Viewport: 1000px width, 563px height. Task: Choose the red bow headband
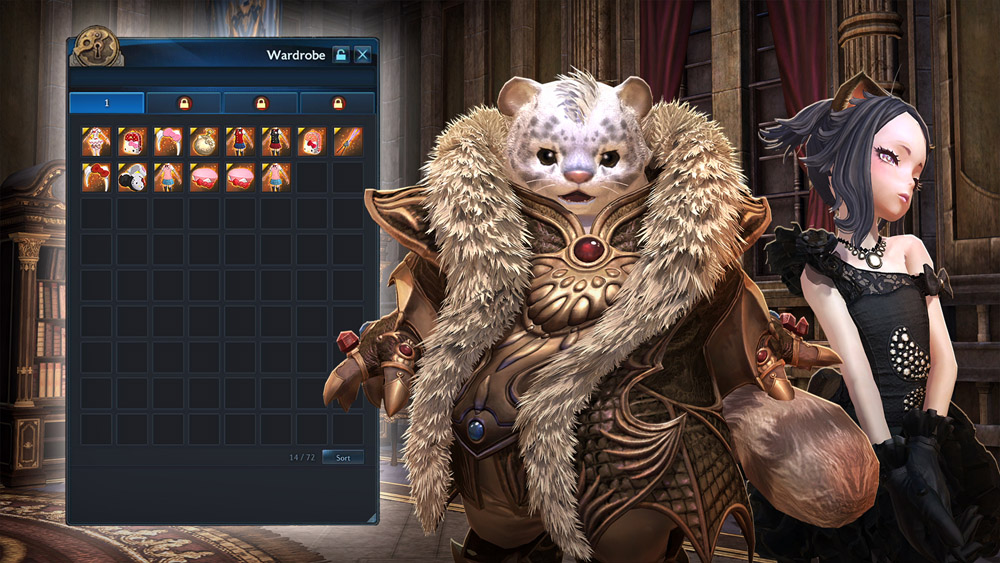(x=96, y=177)
